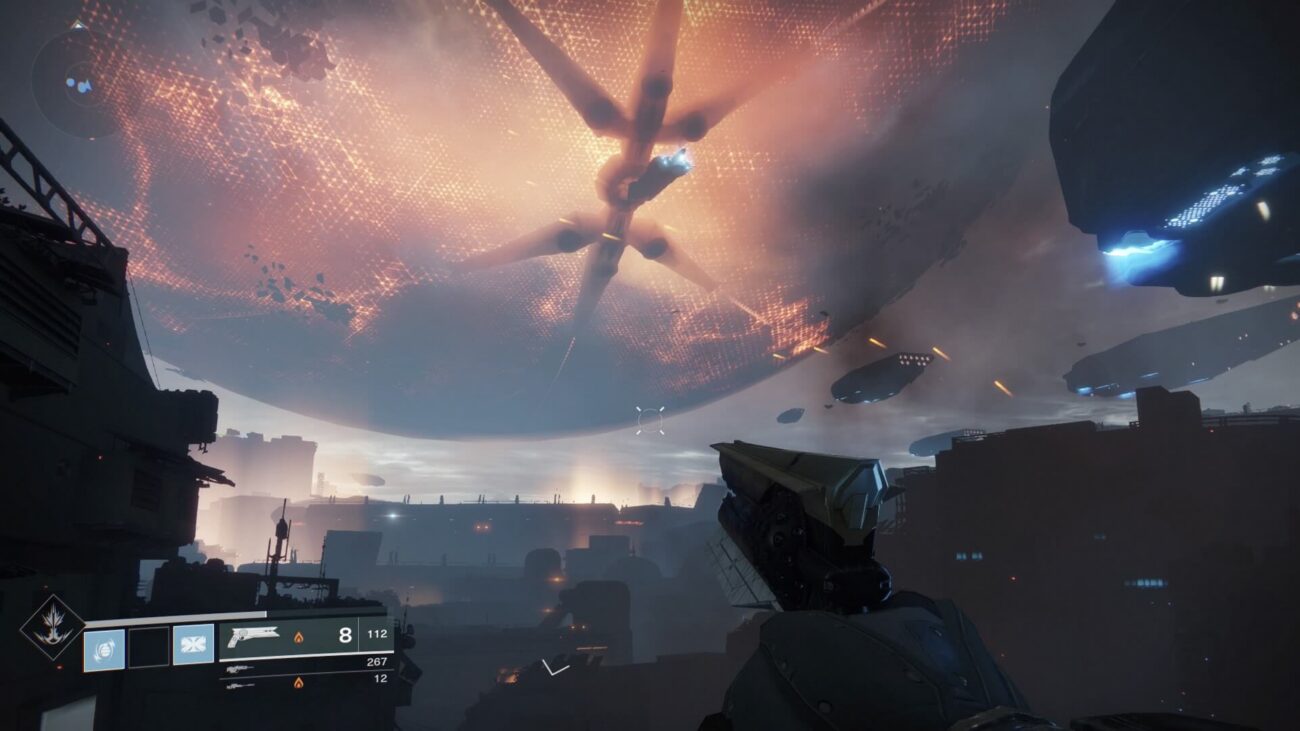Click the flame icon next to the power weapon

coord(299,681)
